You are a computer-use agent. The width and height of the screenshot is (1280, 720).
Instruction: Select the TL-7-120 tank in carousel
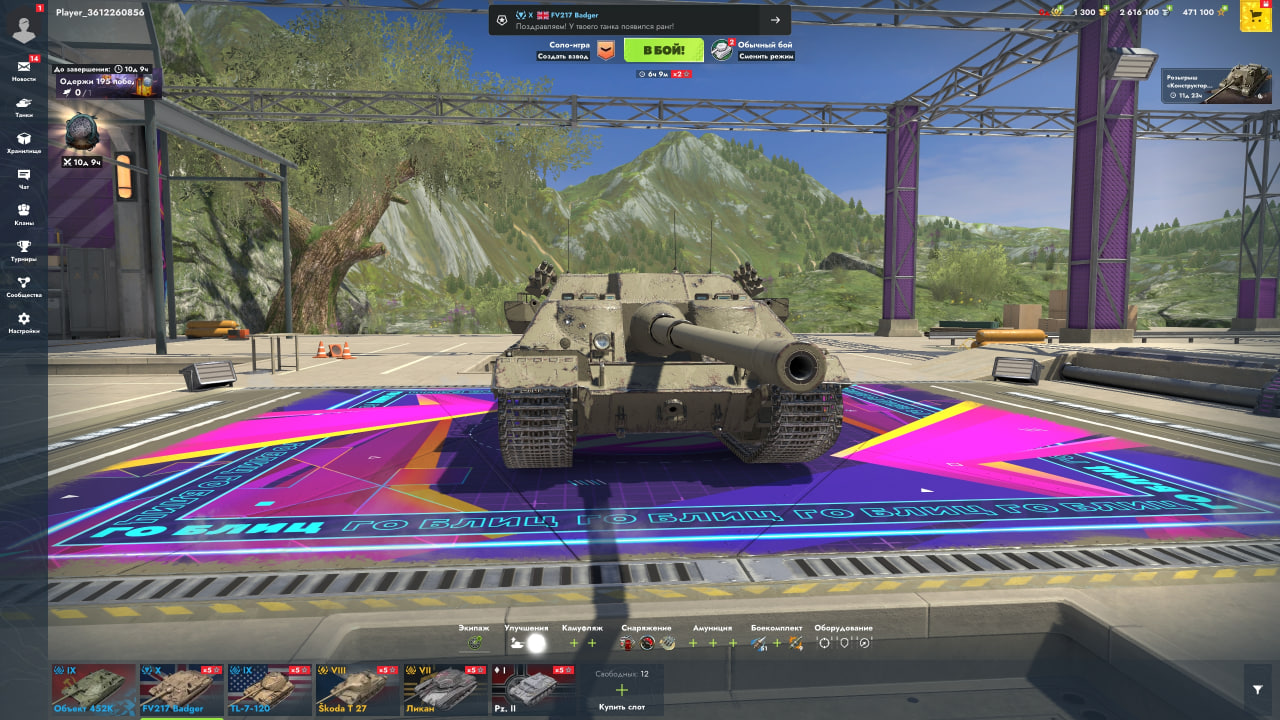(x=270, y=690)
